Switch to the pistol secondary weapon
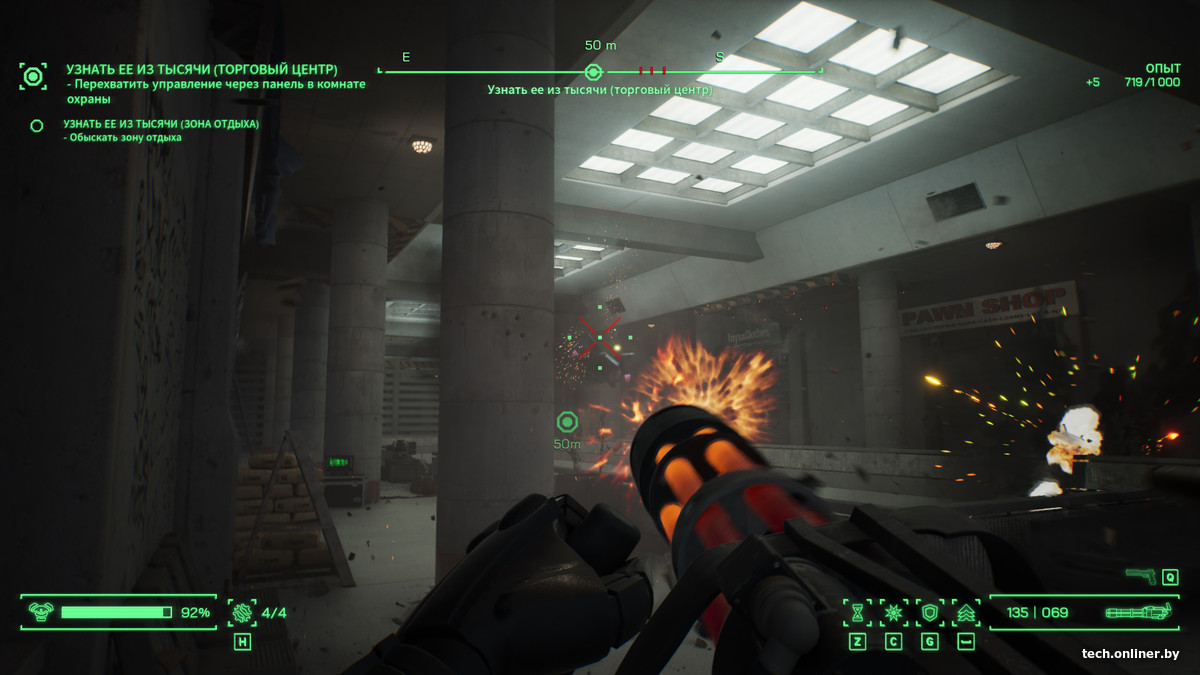This screenshot has width=1200, height=675. pyautogui.click(x=1141, y=576)
